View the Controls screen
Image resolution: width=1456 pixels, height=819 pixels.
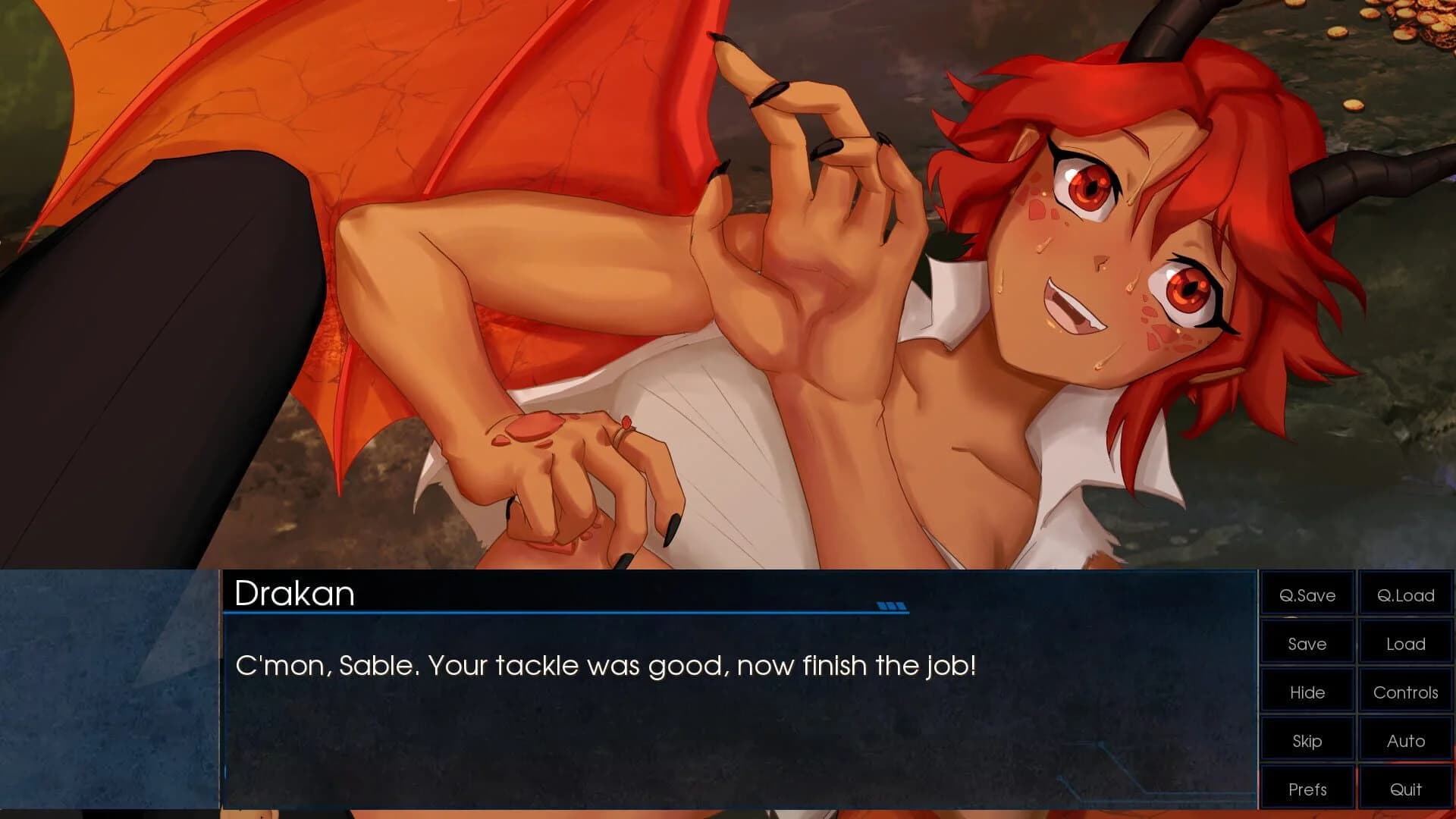(x=1404, y=692)
